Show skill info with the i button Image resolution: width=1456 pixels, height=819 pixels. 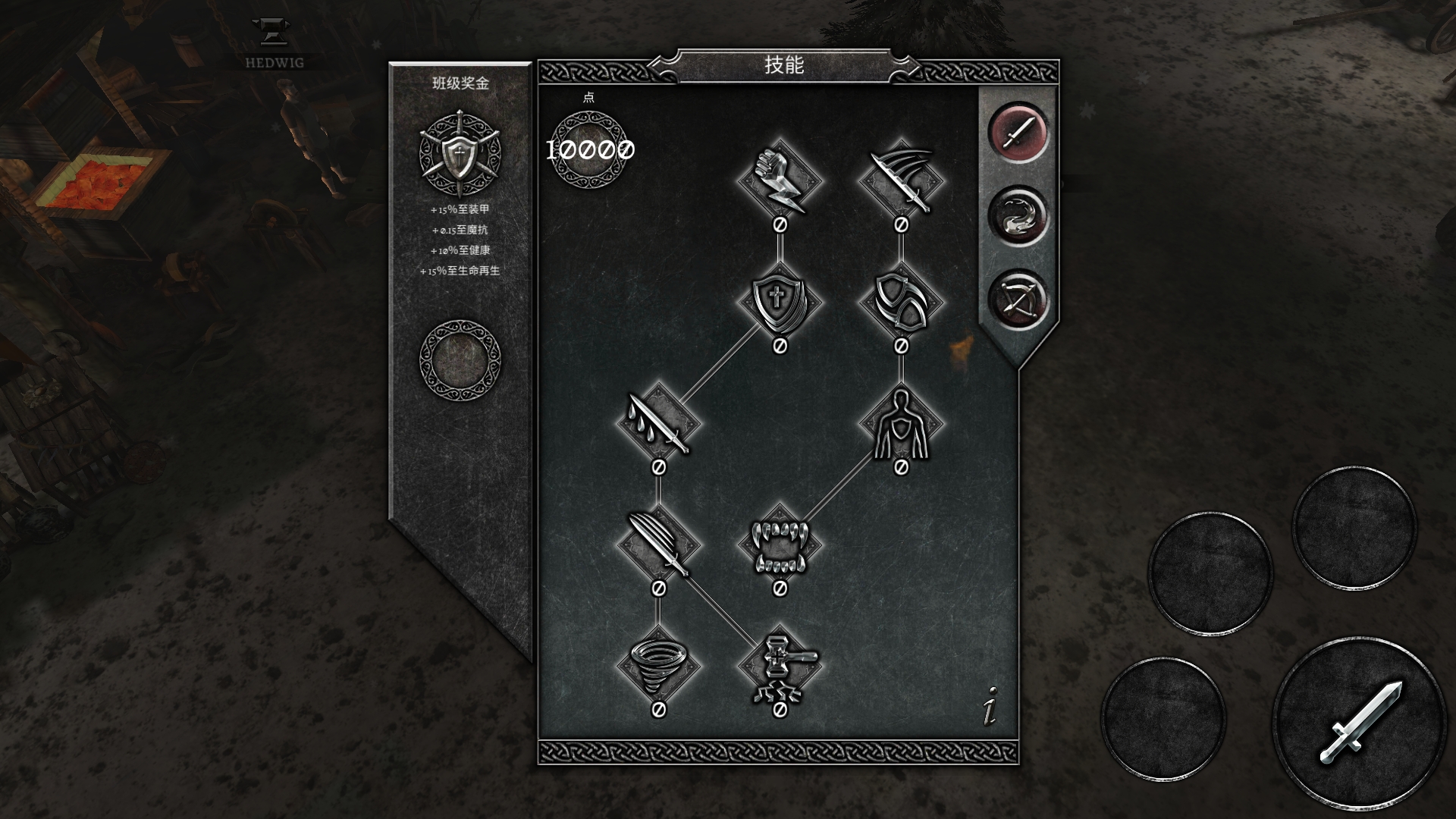pyautogui.click(x=990, y=707)
